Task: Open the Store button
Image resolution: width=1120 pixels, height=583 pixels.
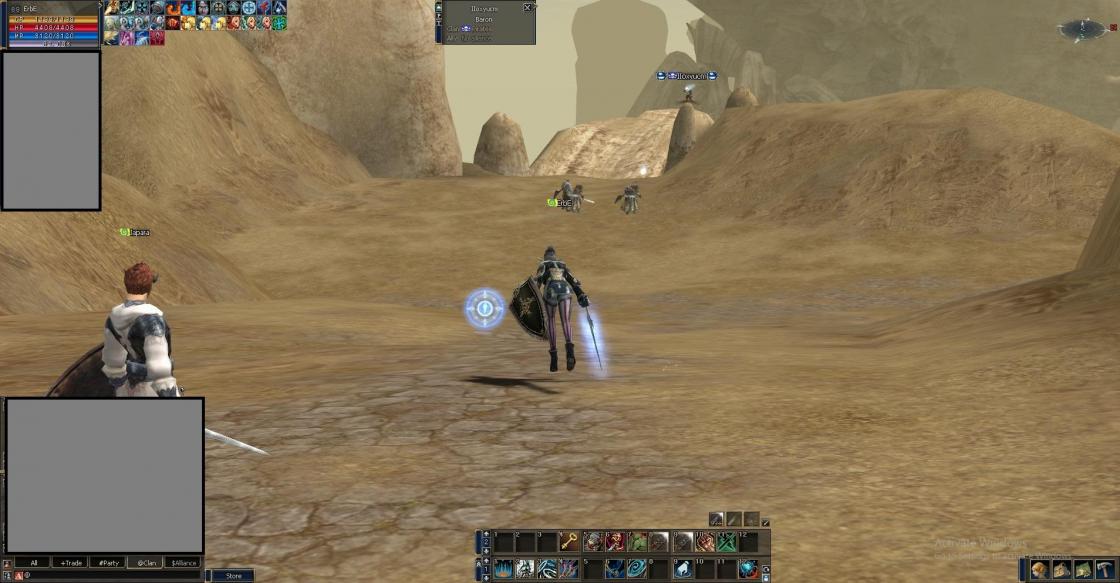Action: point(232,576)
